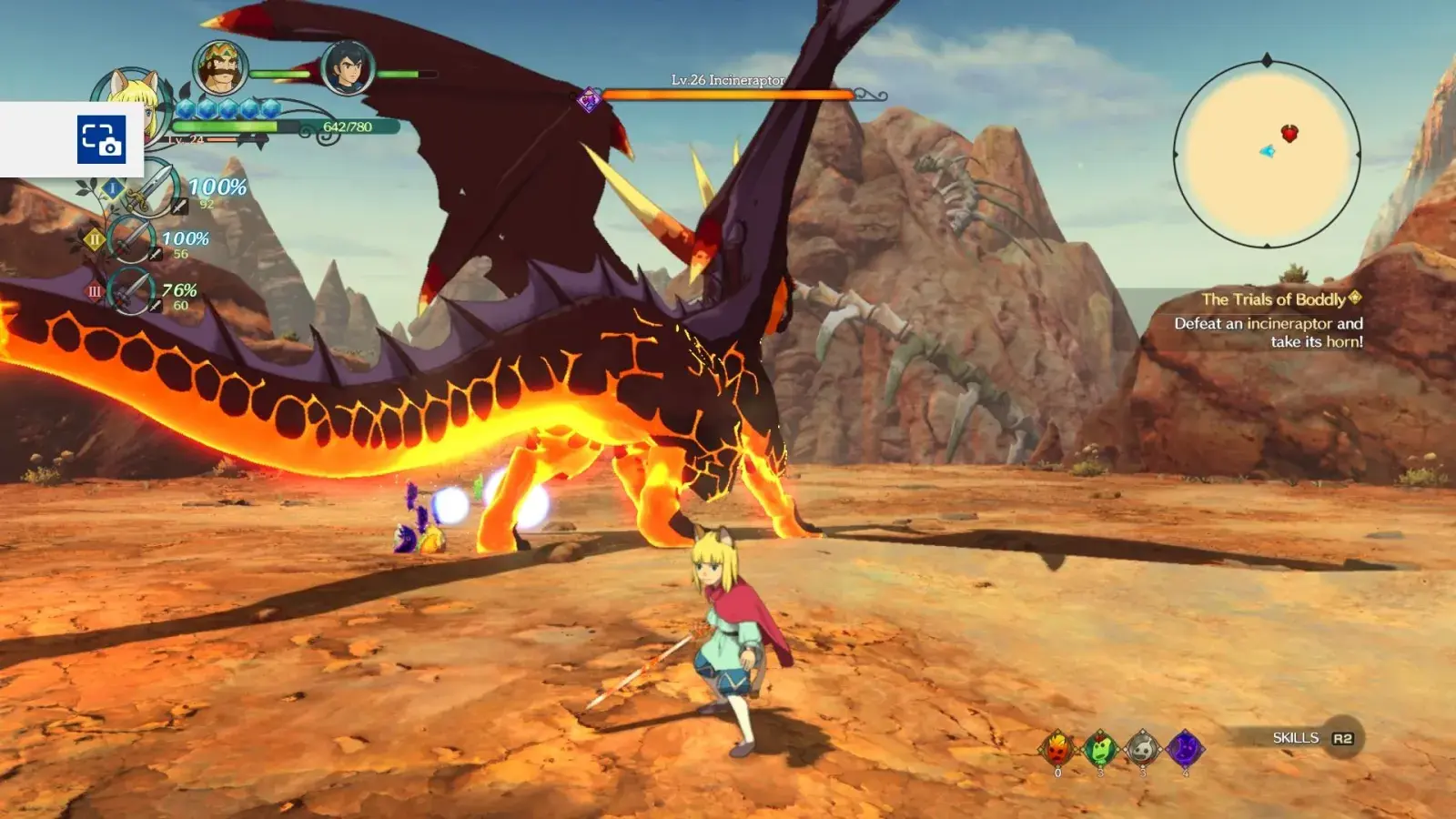Click the red enemy marker on minimap

point(1289,134)
